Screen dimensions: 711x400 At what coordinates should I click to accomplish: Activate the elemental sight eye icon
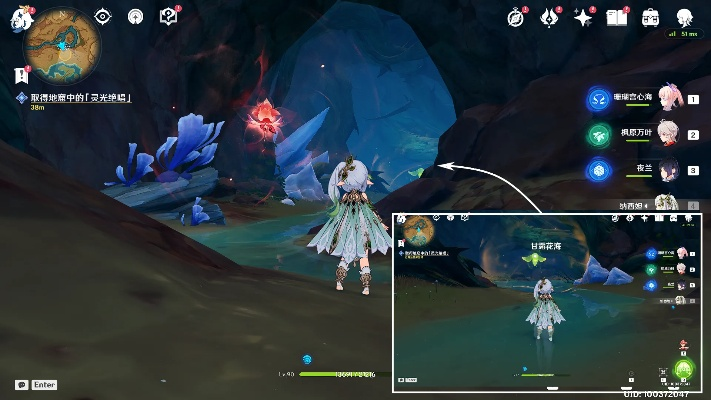103,16
